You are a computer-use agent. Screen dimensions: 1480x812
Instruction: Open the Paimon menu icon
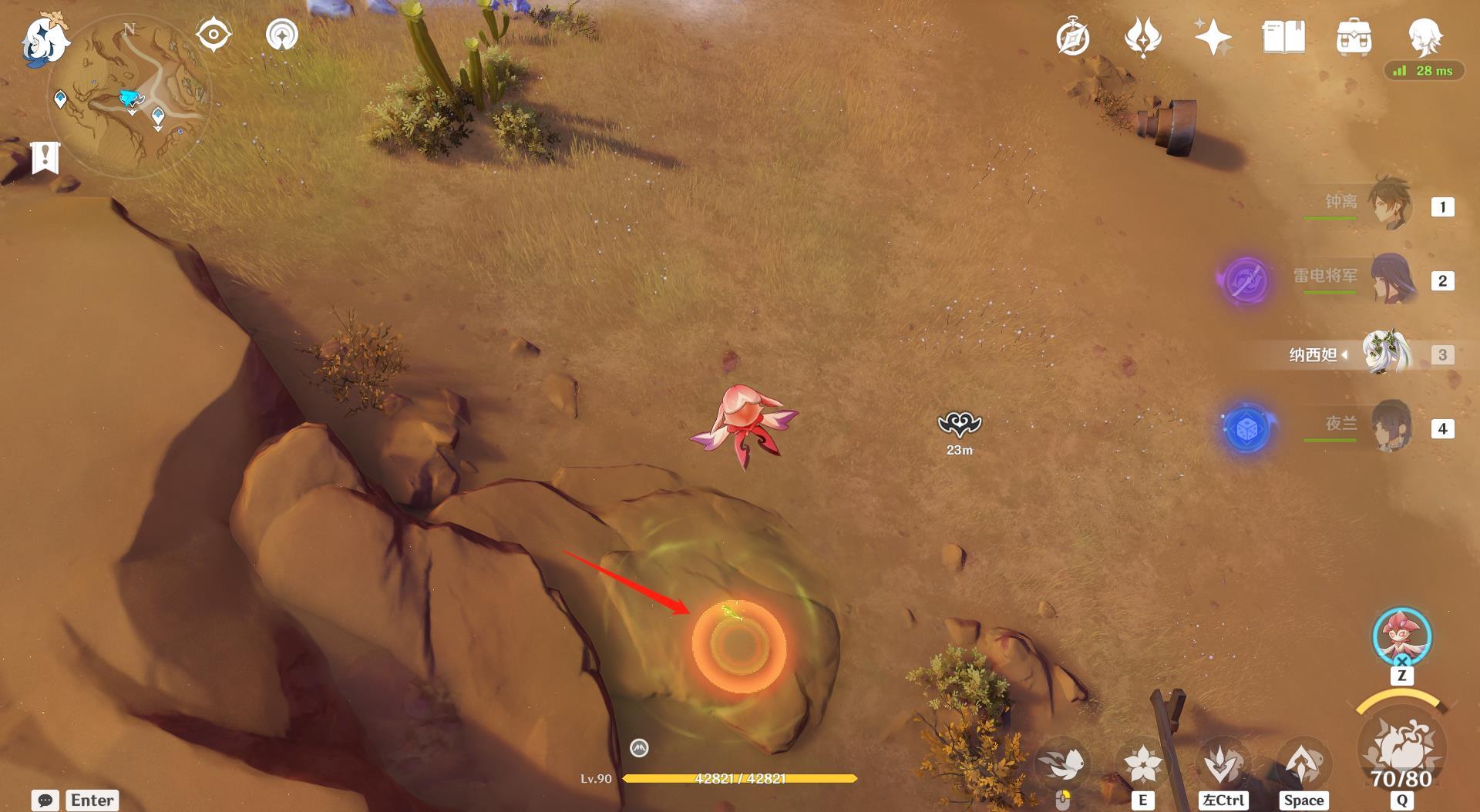pyautogui.click(x=45, y=40)
